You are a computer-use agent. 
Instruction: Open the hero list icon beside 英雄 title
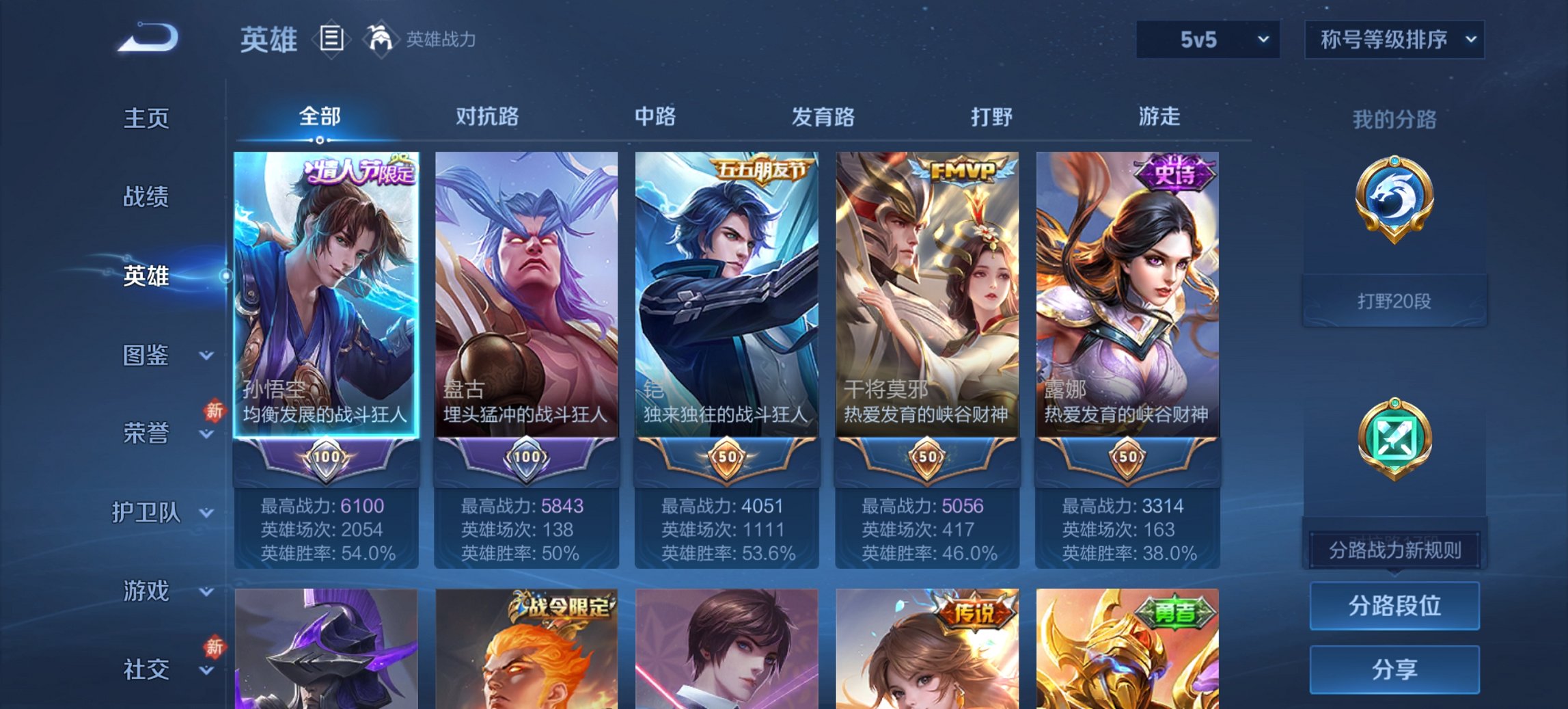pyautogui.click(x=333, y=39)
